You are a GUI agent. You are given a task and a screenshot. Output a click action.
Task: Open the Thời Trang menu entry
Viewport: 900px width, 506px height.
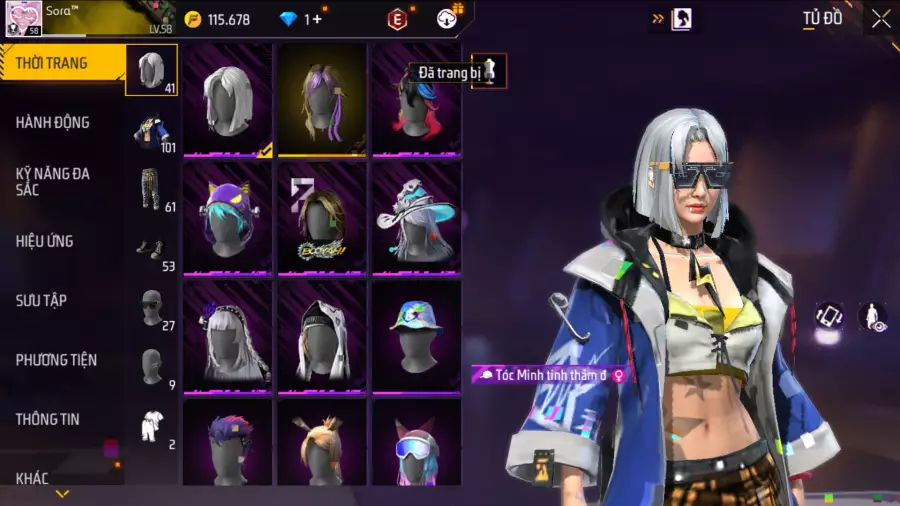click(52, 63)
